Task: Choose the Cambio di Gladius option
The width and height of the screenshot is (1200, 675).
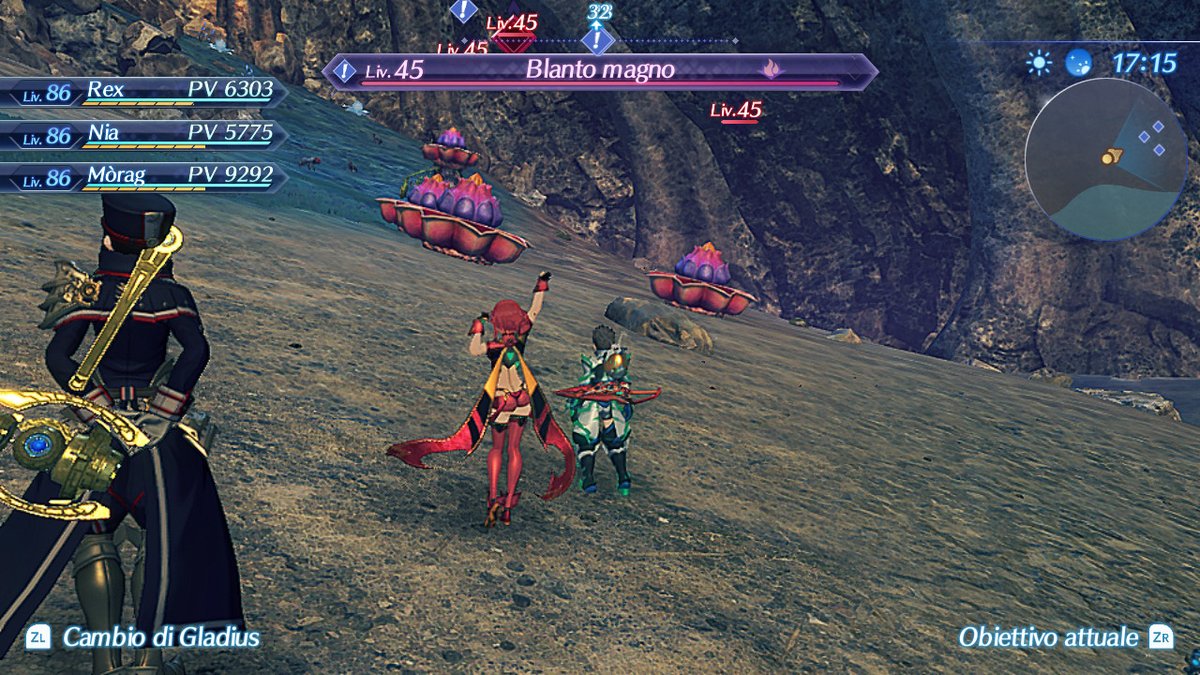Action: [x=145, y=637]
